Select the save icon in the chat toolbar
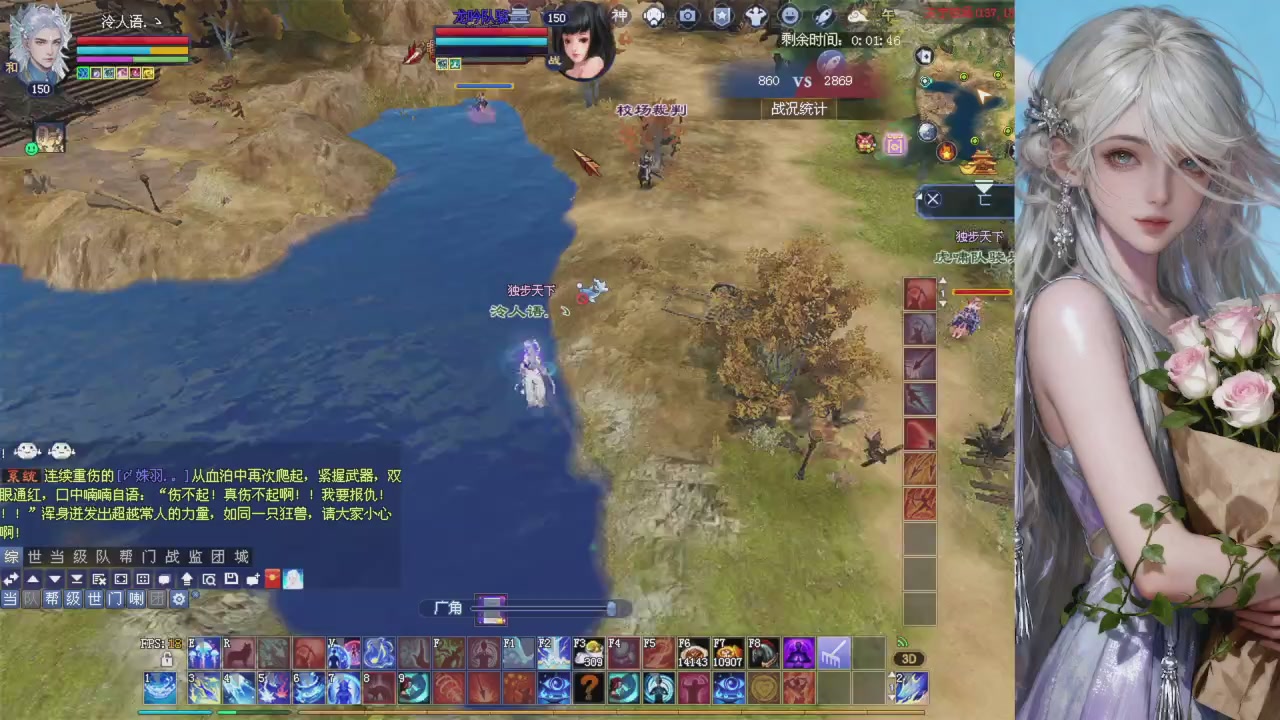 coord(232,579)
